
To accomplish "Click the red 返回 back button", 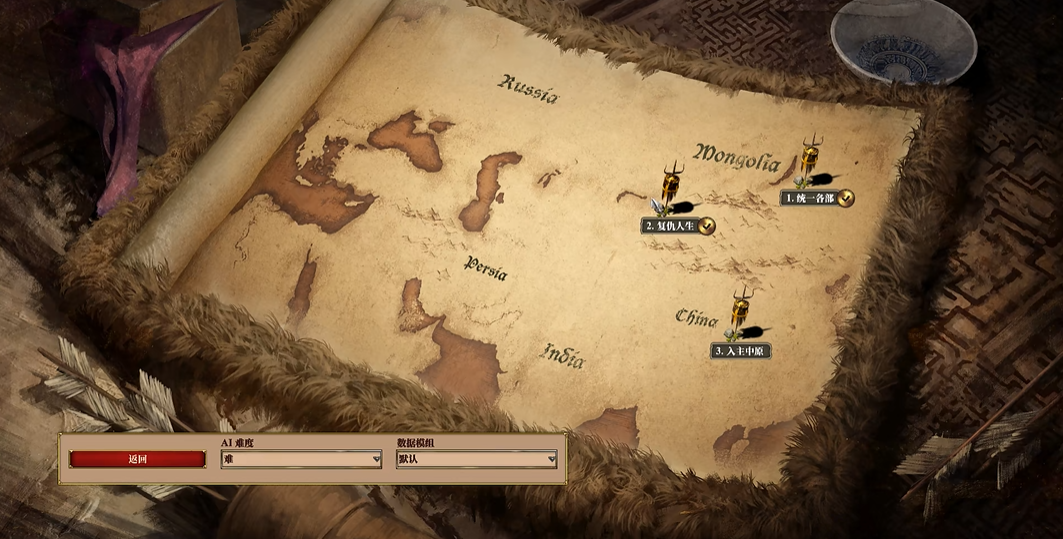I will pos(138,459).
